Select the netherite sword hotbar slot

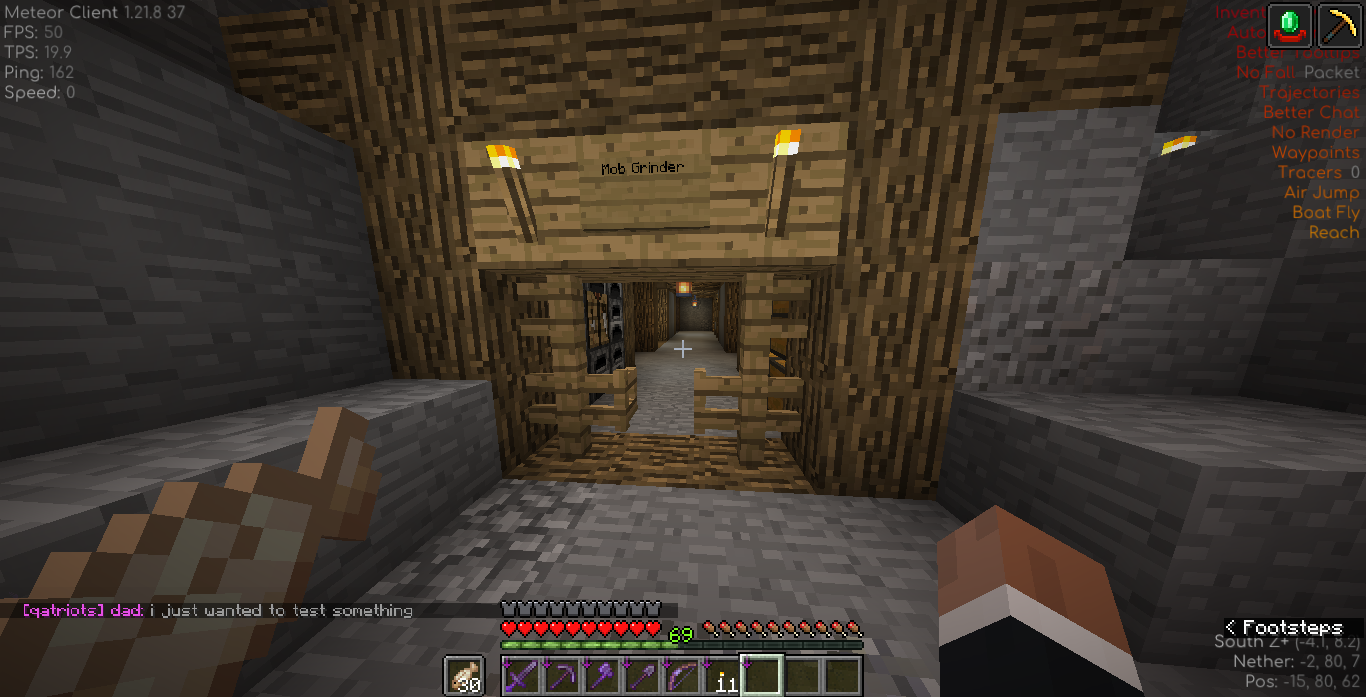pyautogui.click(x=522, y=676)
